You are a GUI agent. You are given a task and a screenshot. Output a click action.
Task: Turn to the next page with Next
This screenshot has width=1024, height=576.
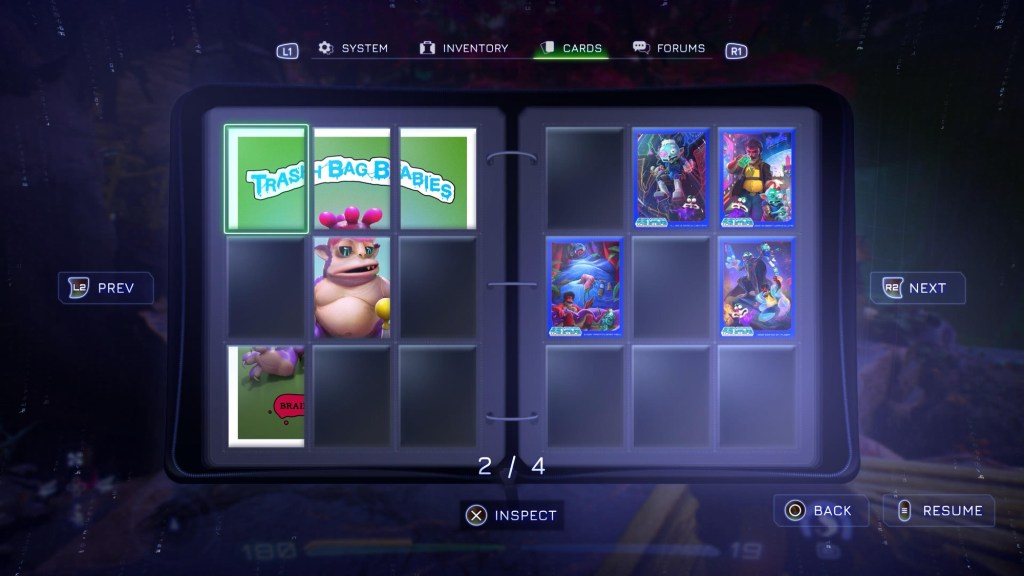[x=917, y=288]
